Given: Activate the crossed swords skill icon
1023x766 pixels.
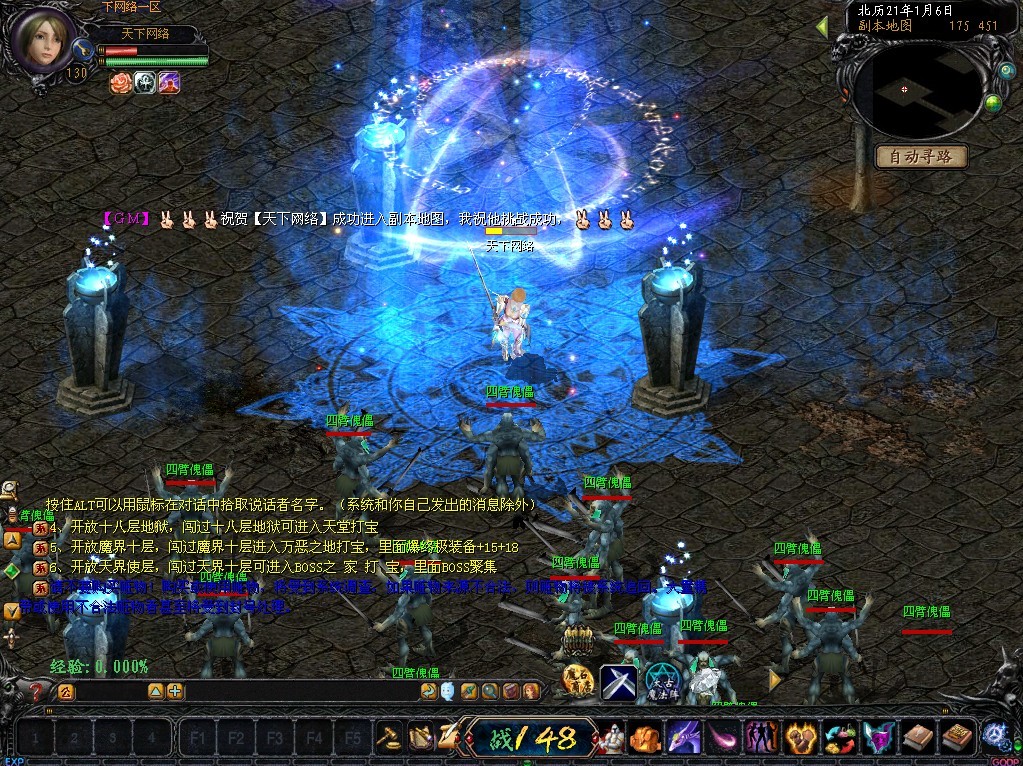Looking at the screenshot, I should 619,682.
